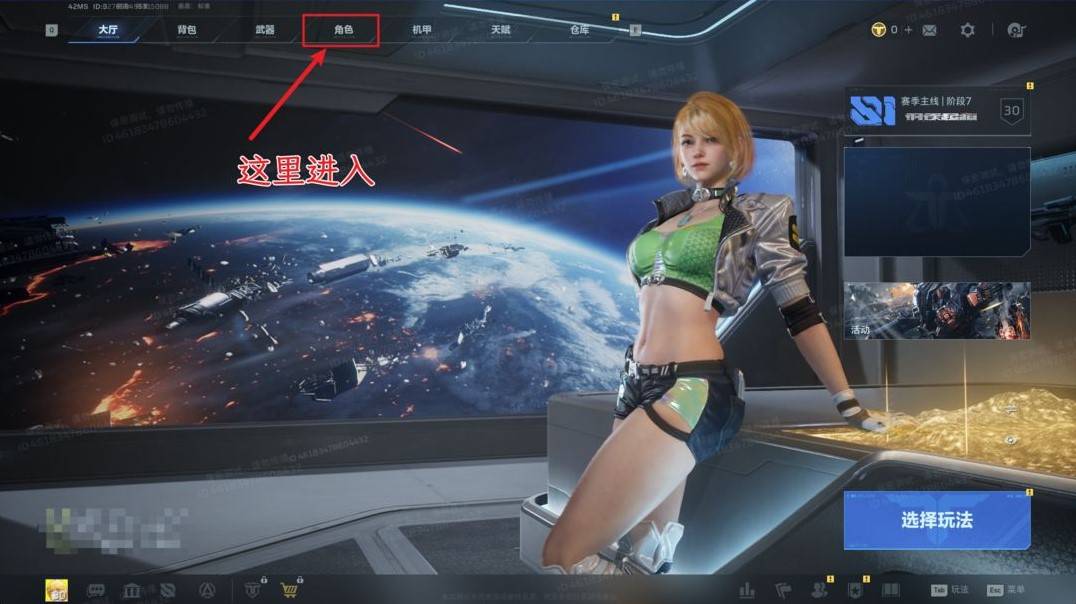Open the friends icon in bottom bar
This screenshot has width=1076, height=604.
[x=819, y=590]
